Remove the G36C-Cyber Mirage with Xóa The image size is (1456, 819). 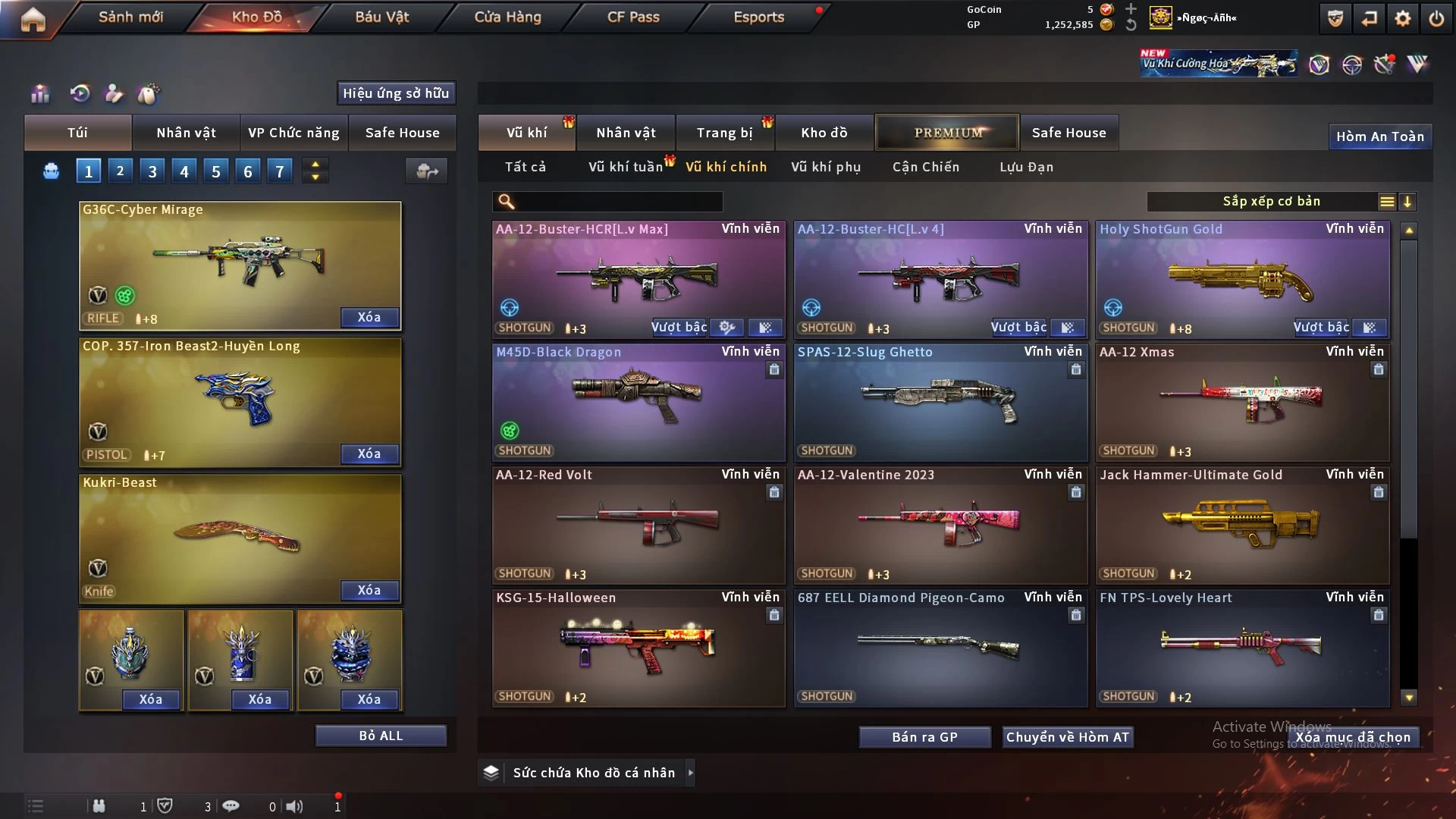[369, 317]
